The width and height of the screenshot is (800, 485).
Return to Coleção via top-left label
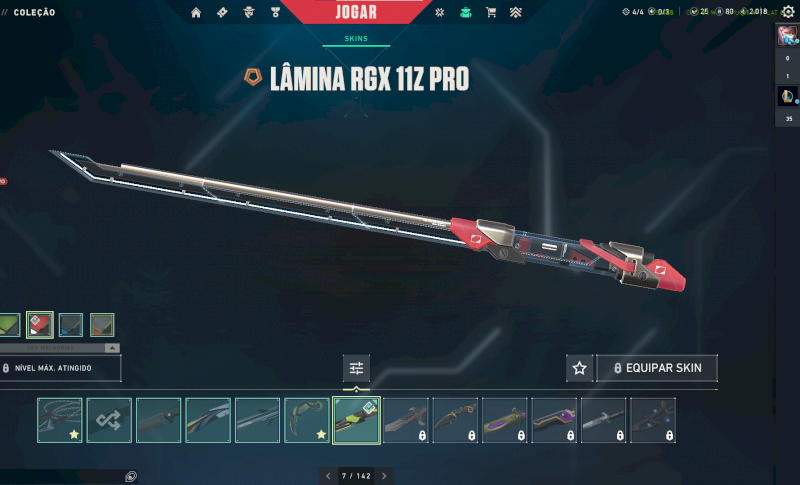click(x=35, y=13)
